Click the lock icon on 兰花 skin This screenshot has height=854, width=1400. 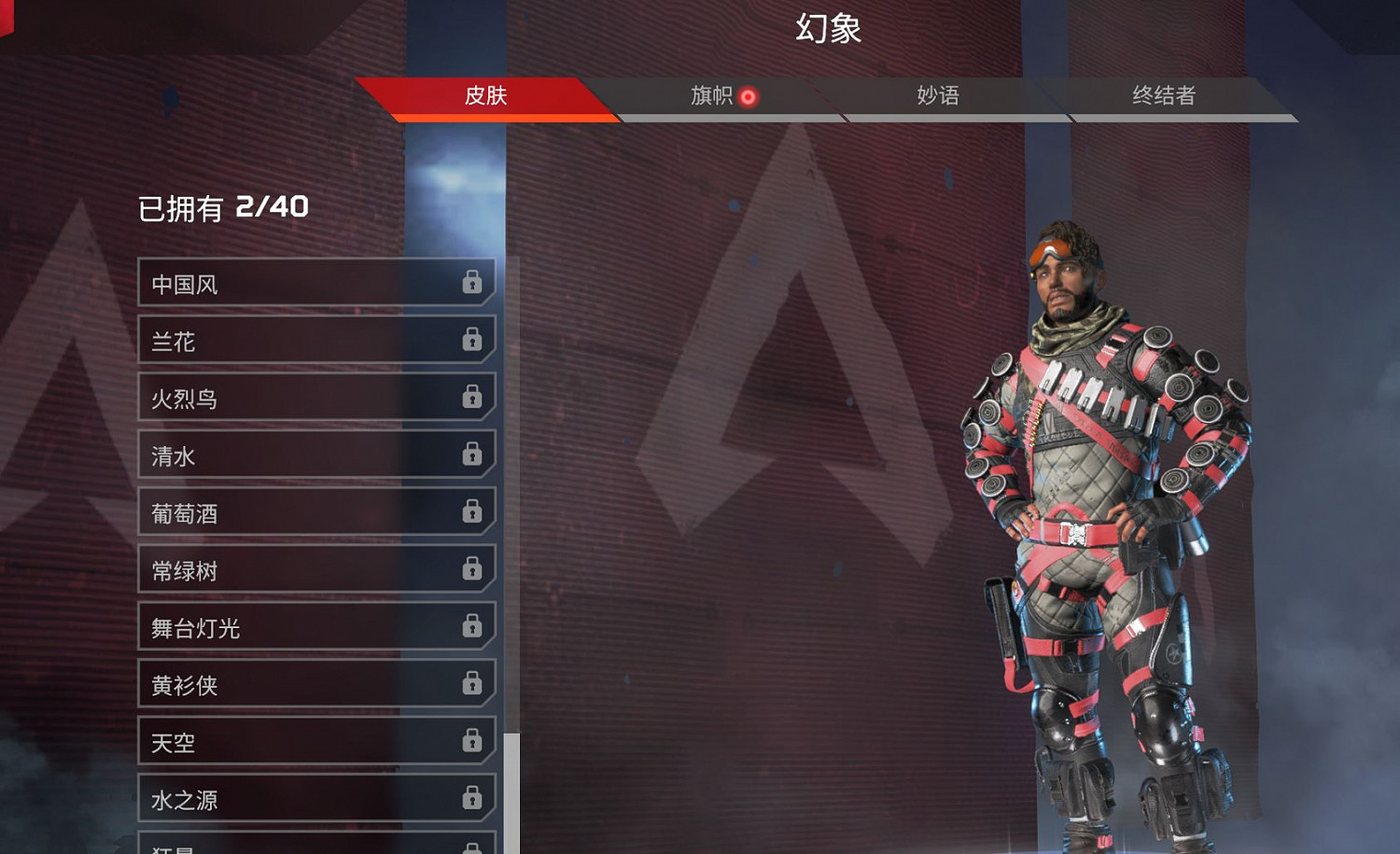pos(472,341)
